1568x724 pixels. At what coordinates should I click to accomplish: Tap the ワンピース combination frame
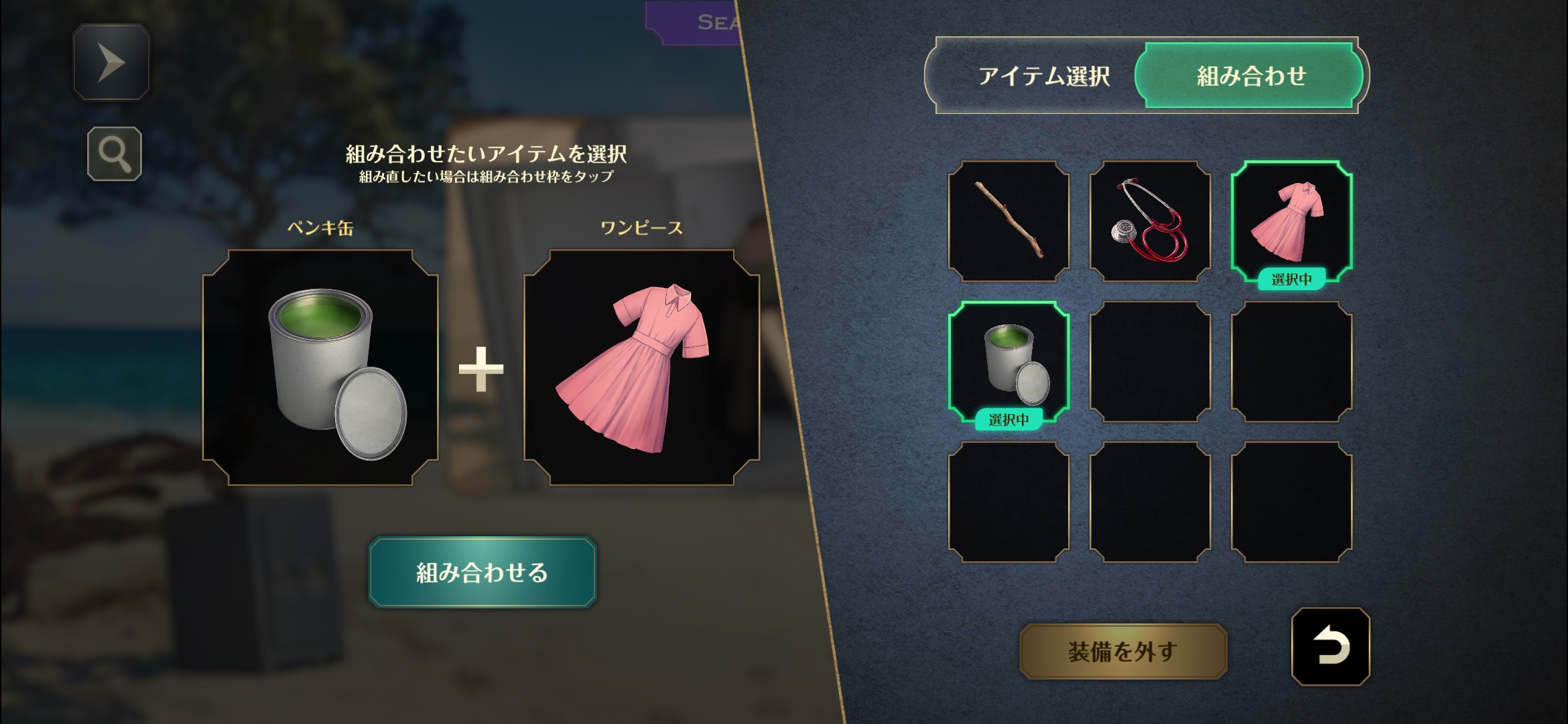coord(641,367)
